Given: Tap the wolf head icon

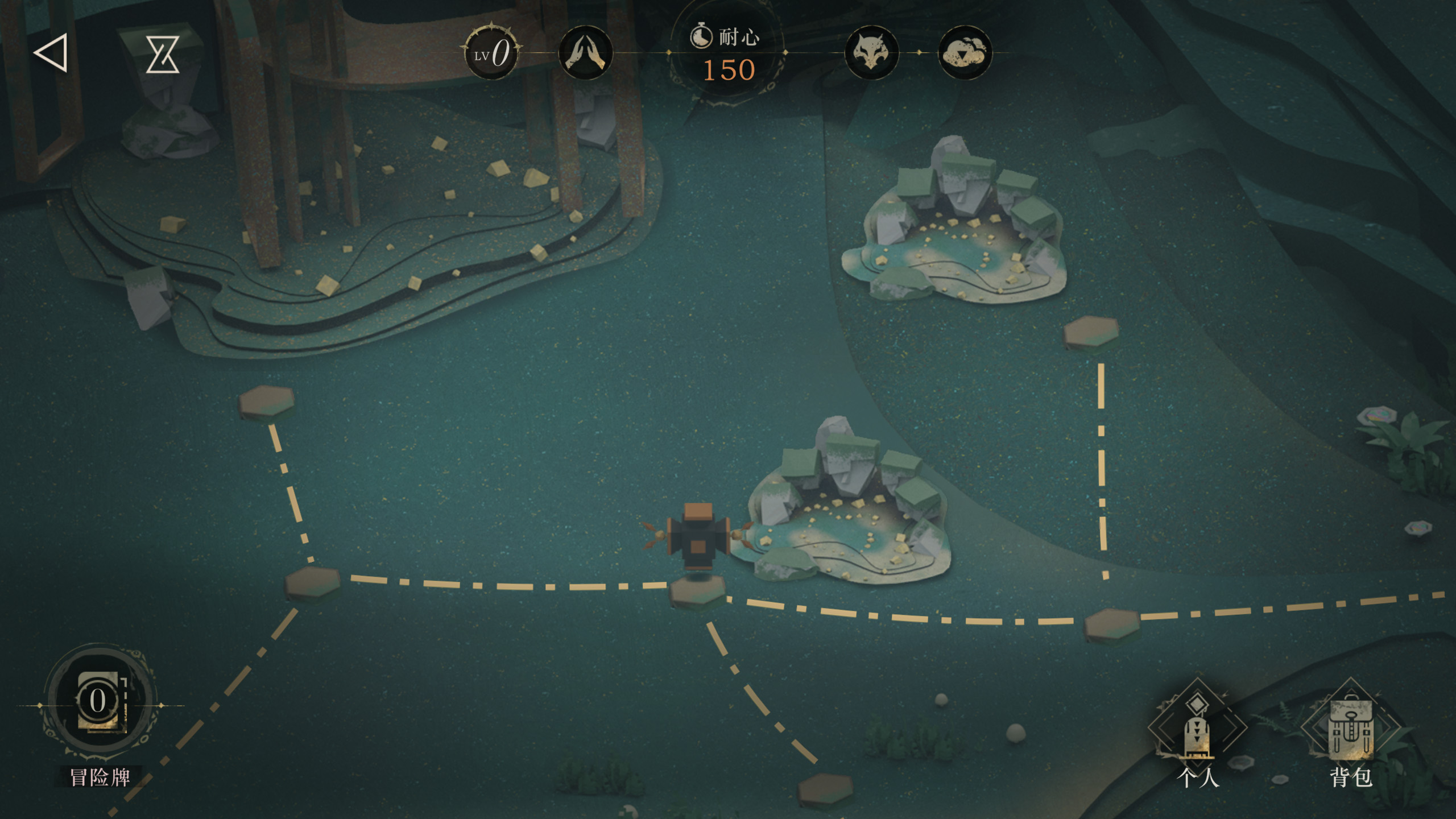Looking at the screenshot, I should pos(871,53).
